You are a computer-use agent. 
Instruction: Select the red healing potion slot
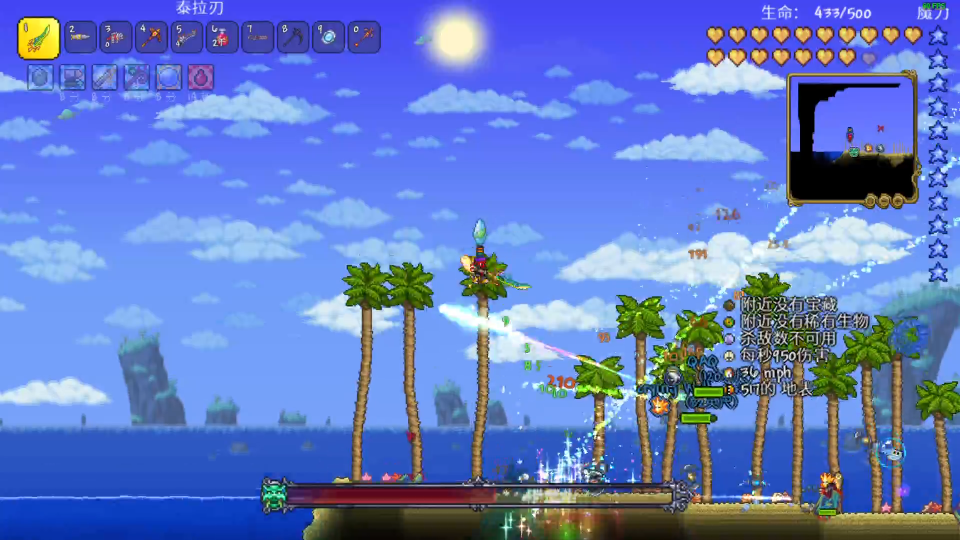222,38
